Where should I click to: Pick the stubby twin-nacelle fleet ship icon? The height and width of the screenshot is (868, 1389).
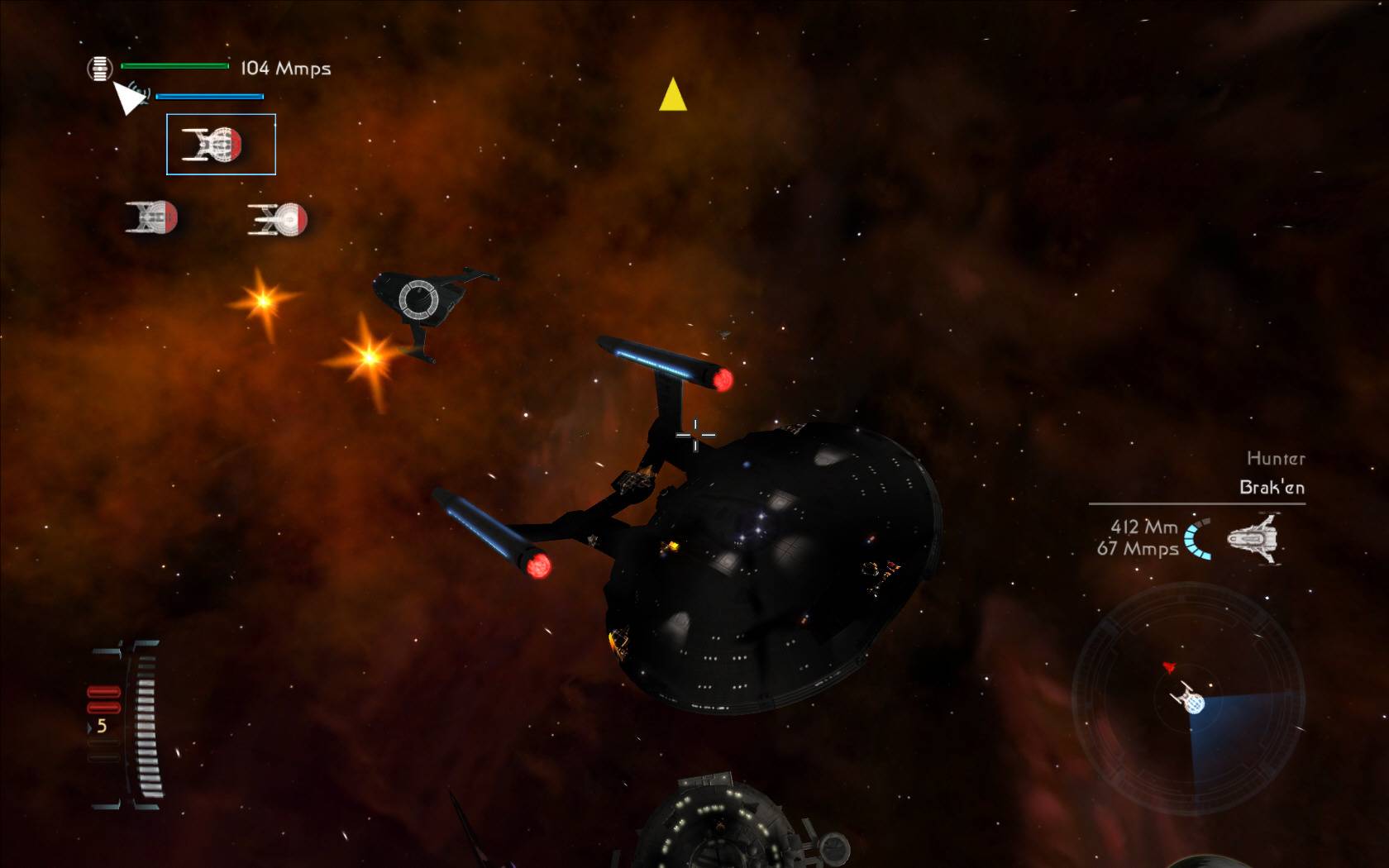point(151,217)
